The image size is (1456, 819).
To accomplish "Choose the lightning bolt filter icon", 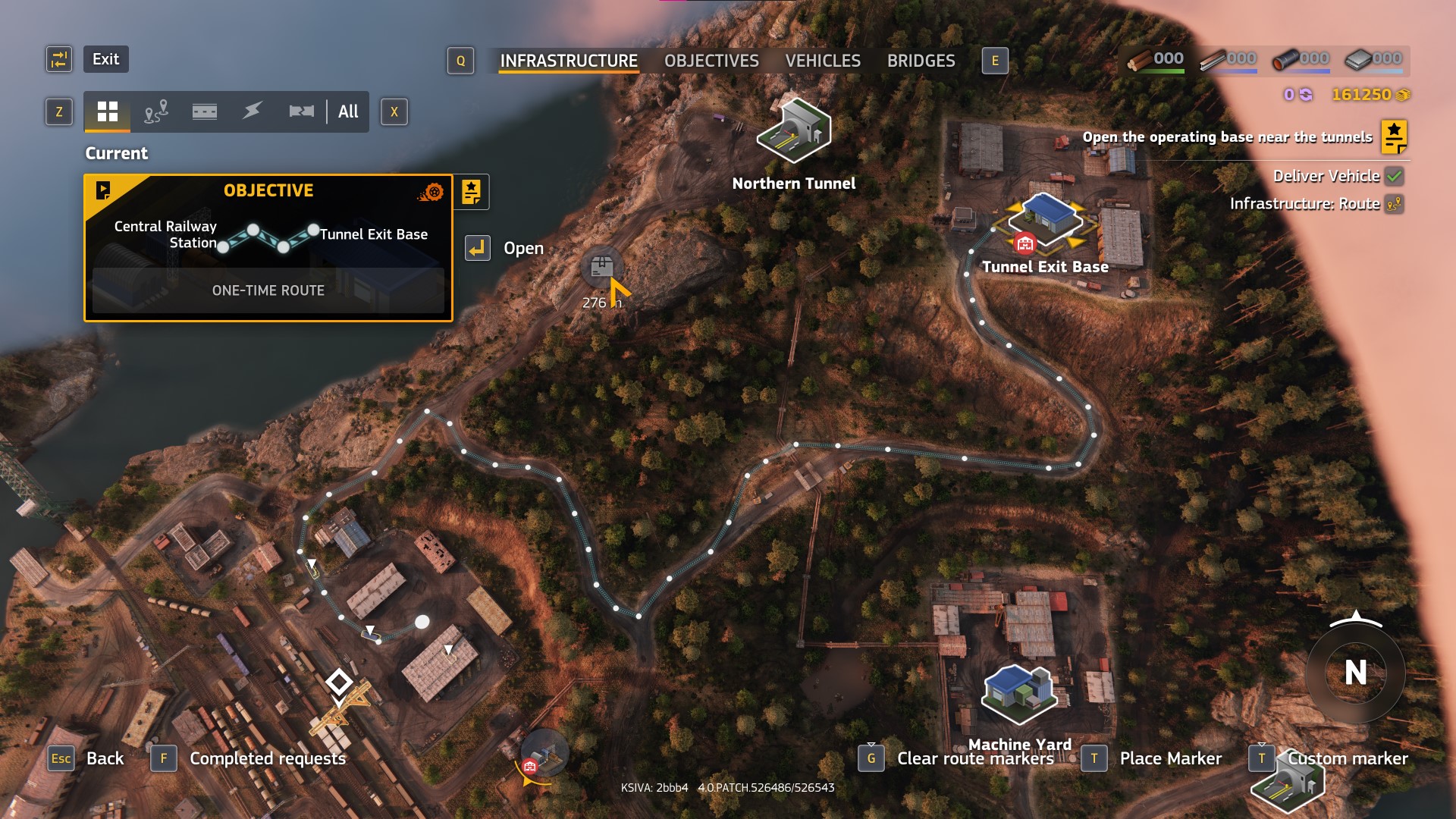I will coord(253,112).
